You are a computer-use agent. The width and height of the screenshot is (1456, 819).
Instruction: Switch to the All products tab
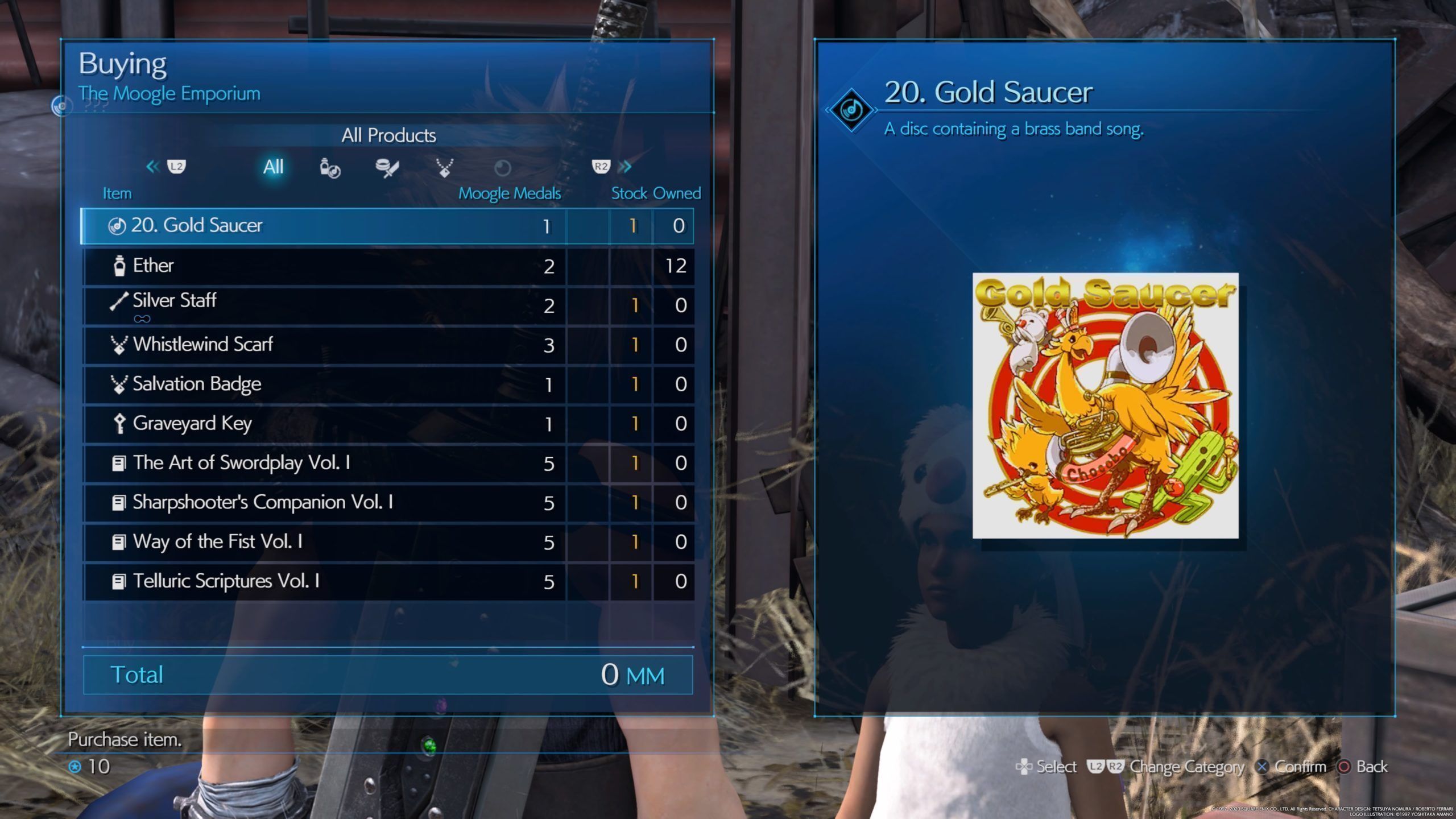(x=273, y=167)
